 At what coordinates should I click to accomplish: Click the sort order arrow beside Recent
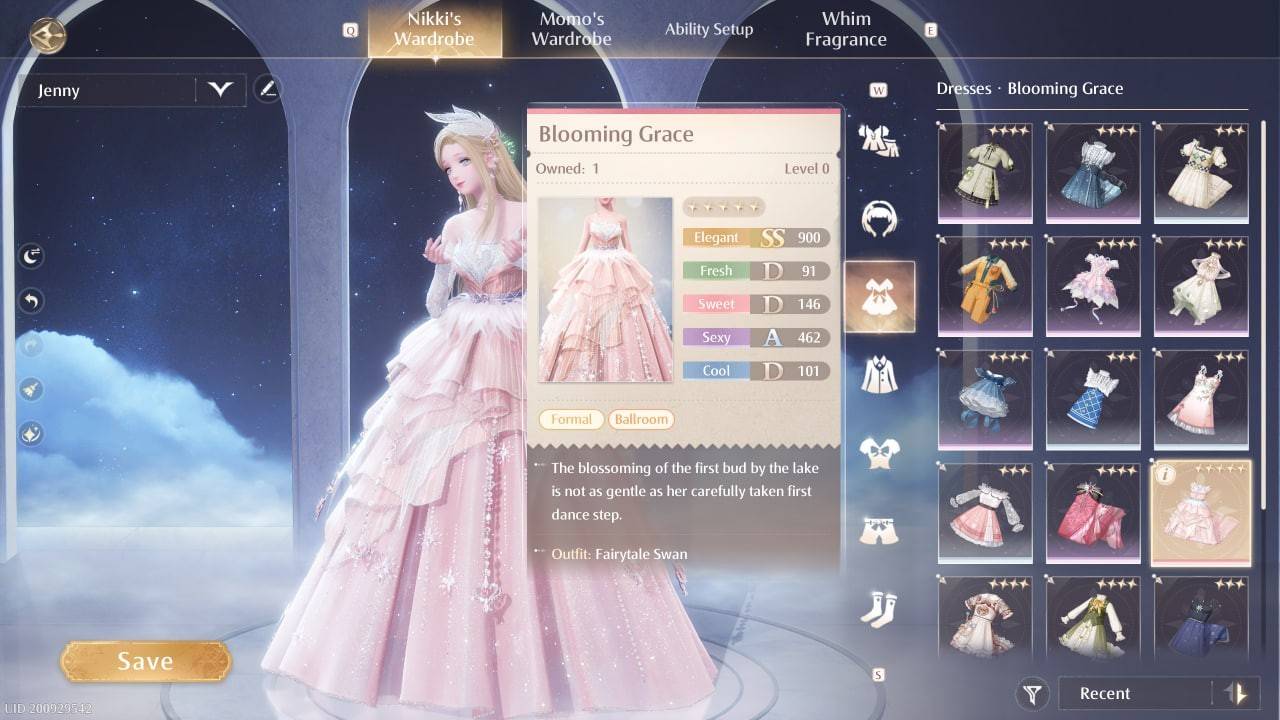(1233, 693)
